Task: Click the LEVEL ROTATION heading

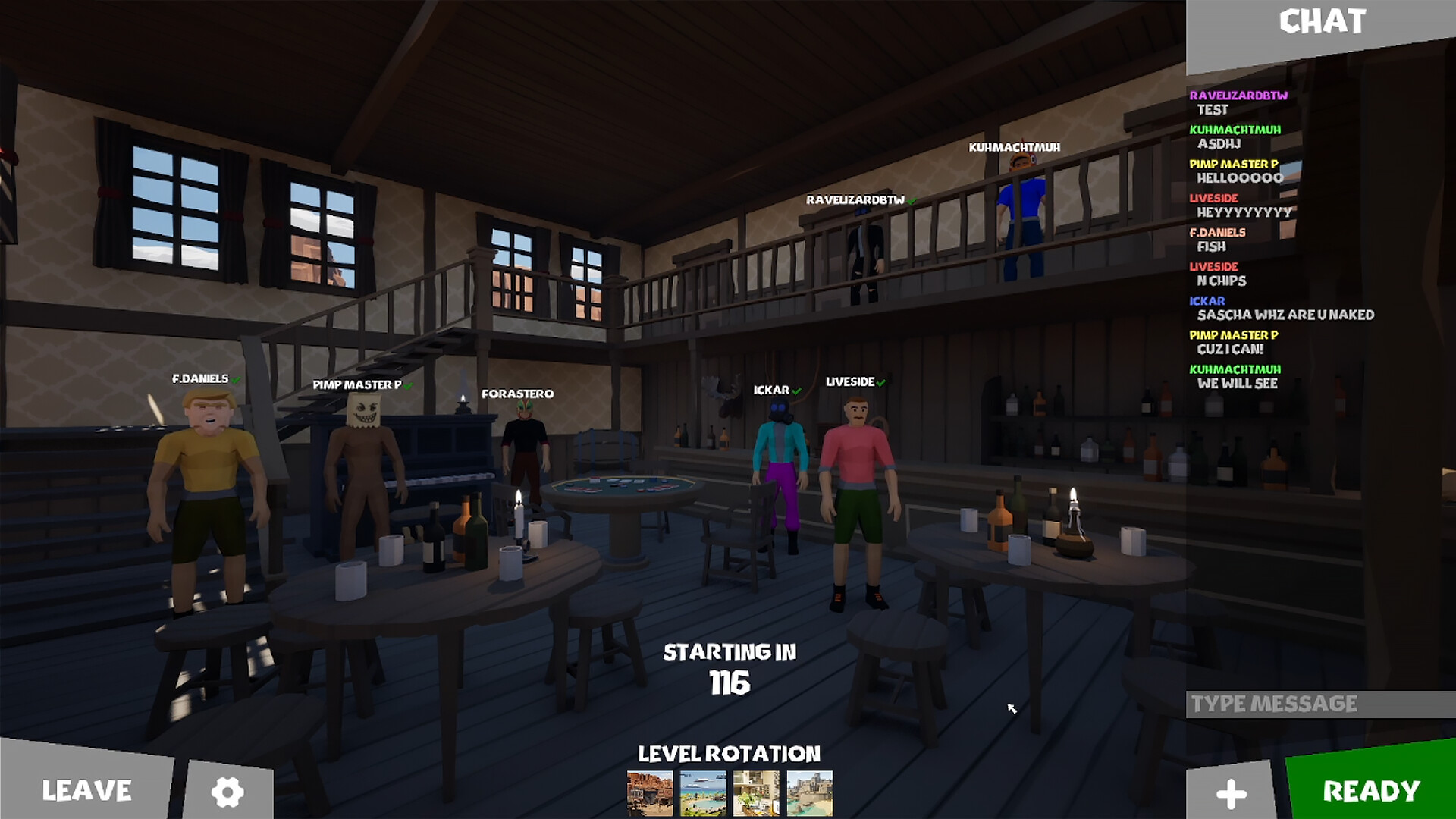Action: [x=729, y=754]
